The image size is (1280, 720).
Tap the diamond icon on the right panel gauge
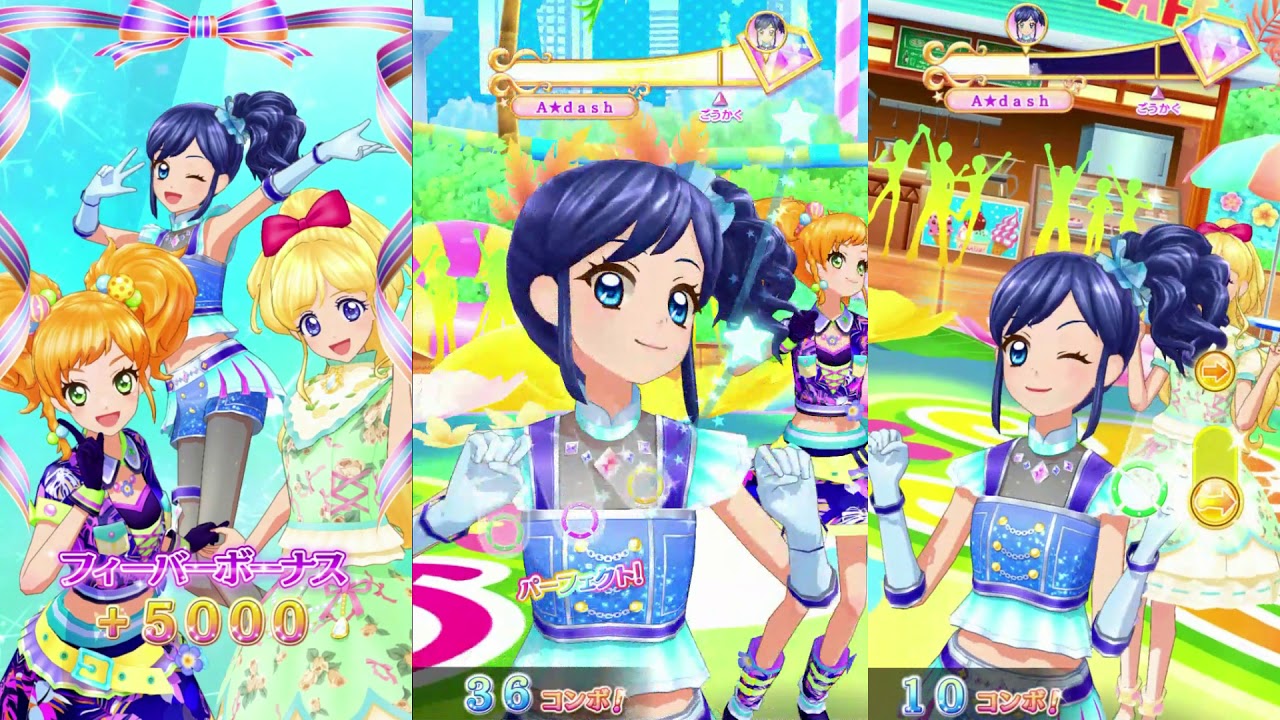pos(1215,49)
